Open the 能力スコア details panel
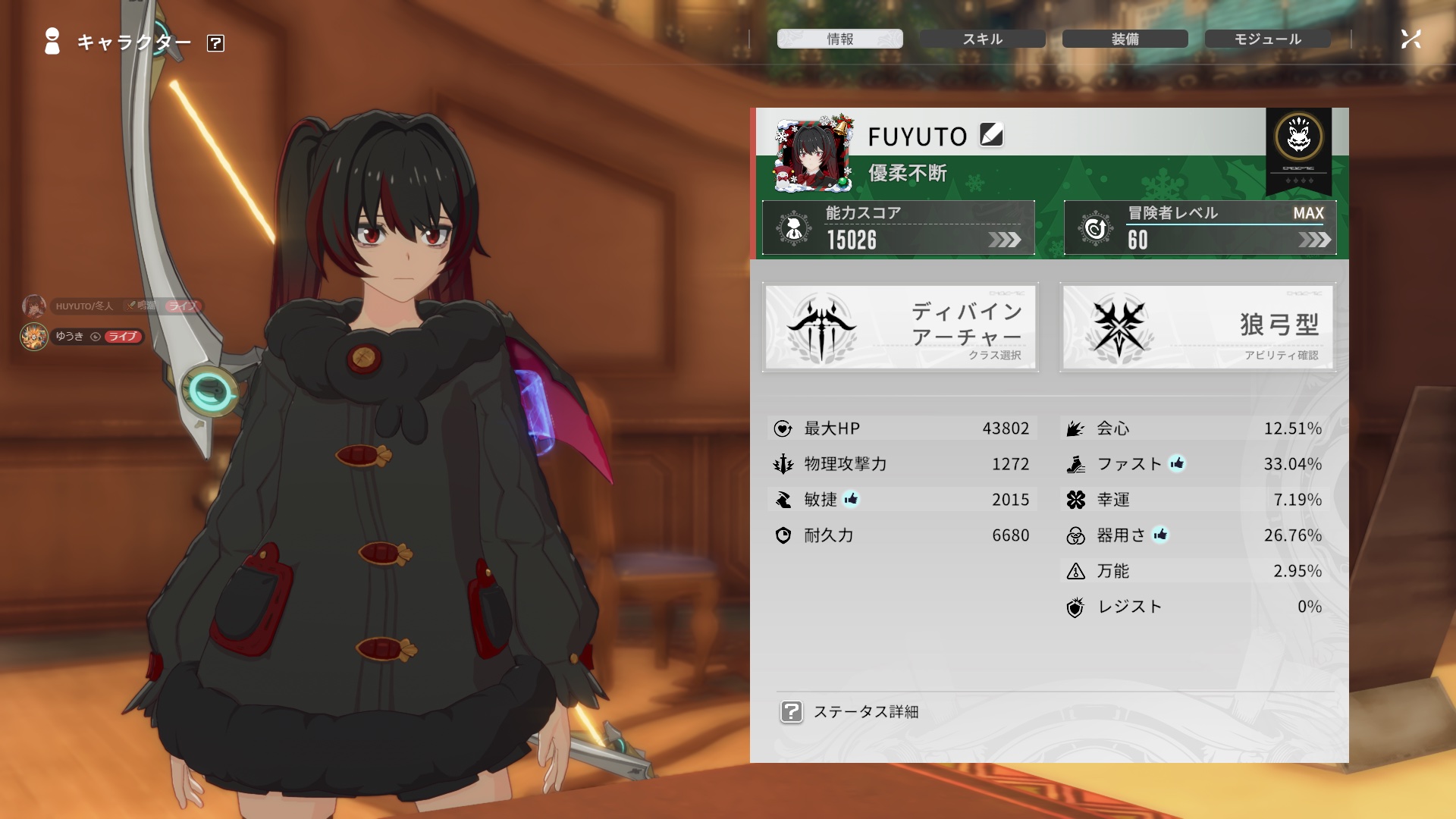1456x819 pixels. 899,227
